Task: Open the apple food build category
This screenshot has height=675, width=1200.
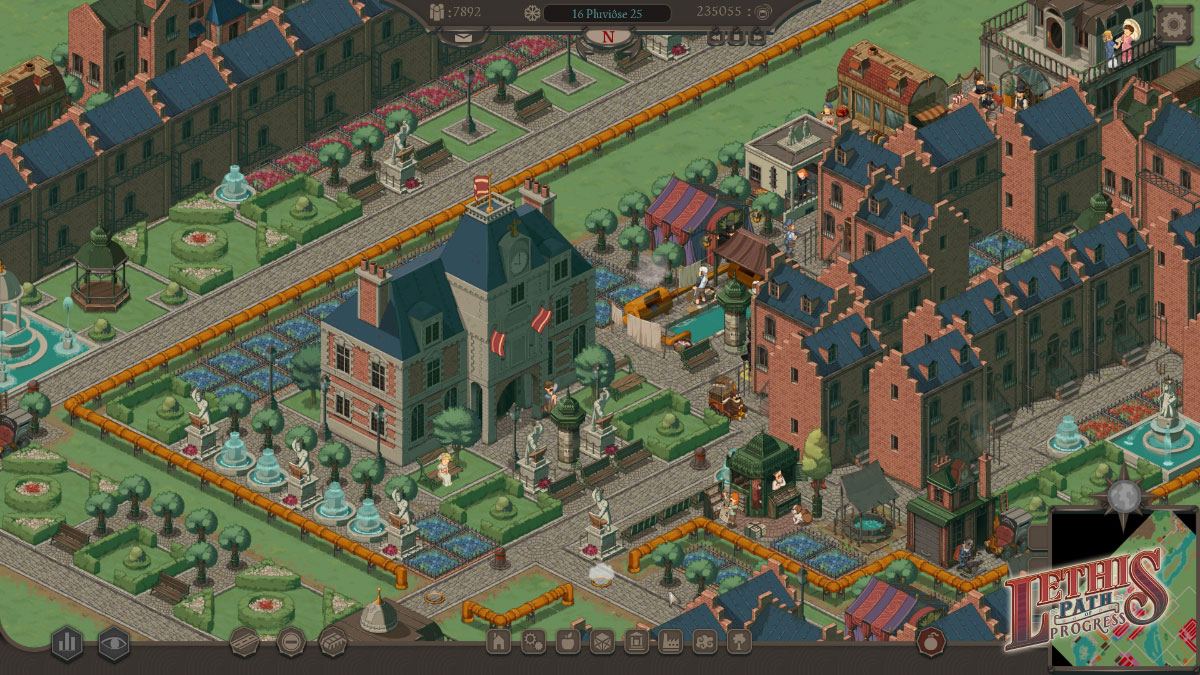Action: pos(567,642)
